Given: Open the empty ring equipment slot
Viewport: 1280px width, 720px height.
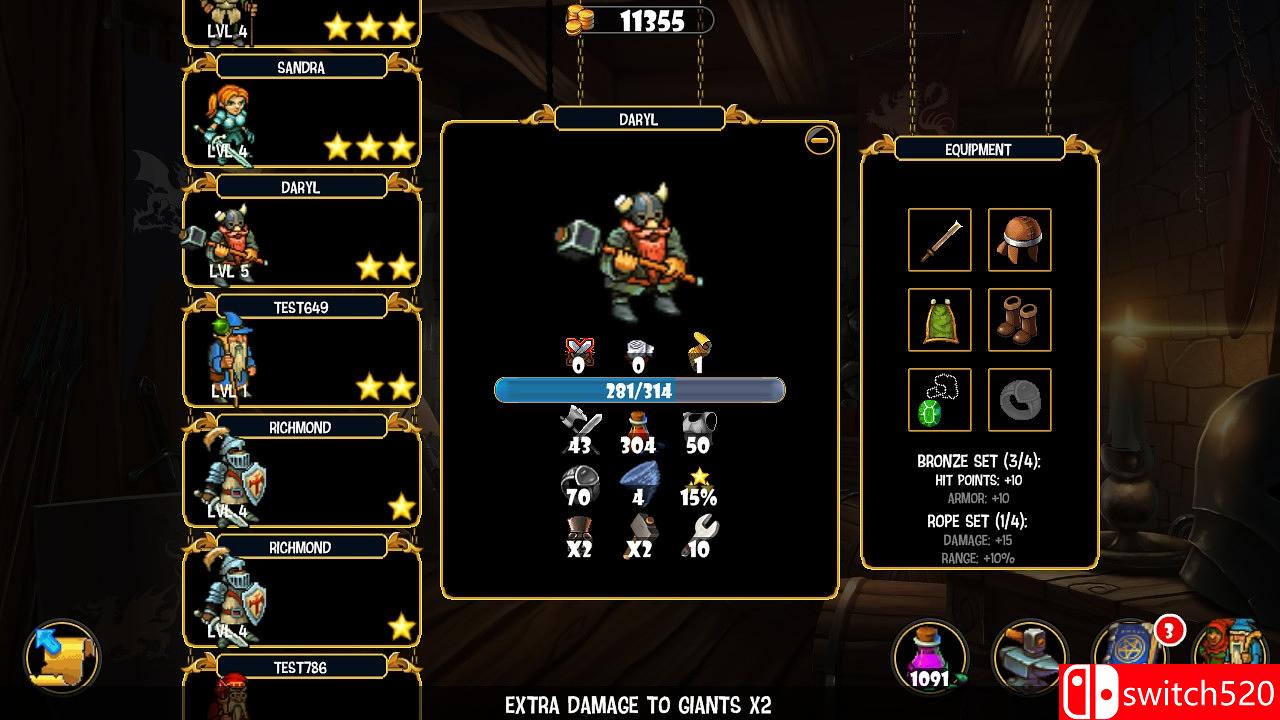Looking at the screenshot, I should coord(1020,399).
